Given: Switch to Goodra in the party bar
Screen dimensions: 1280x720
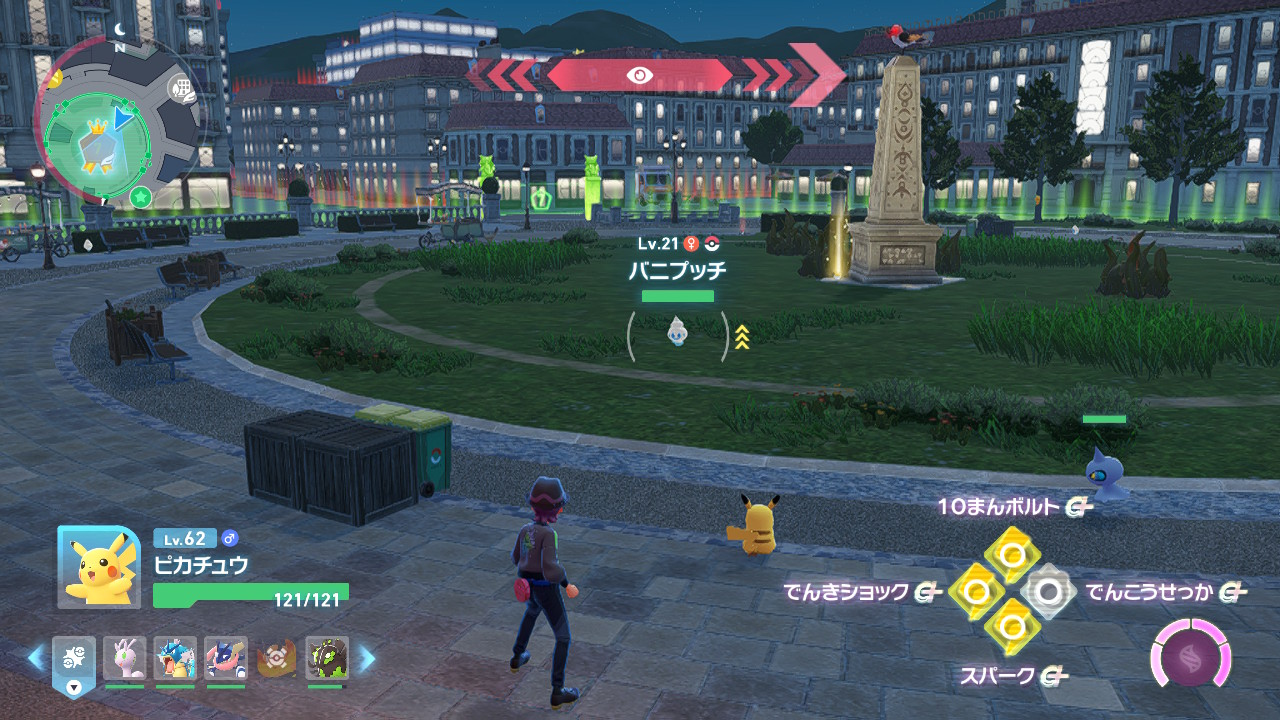Looking at the screenshot, I should (x=124, y=658).
